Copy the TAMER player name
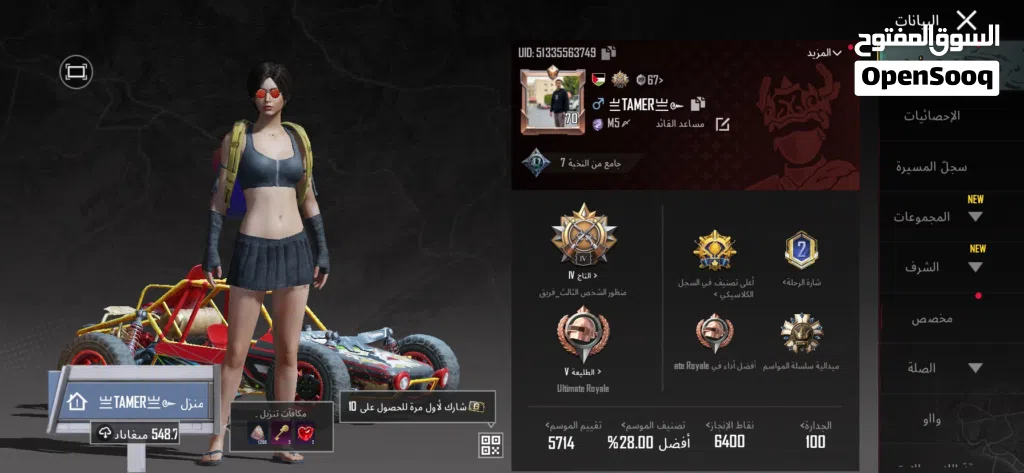The image size is (1024, 473). 698,103
